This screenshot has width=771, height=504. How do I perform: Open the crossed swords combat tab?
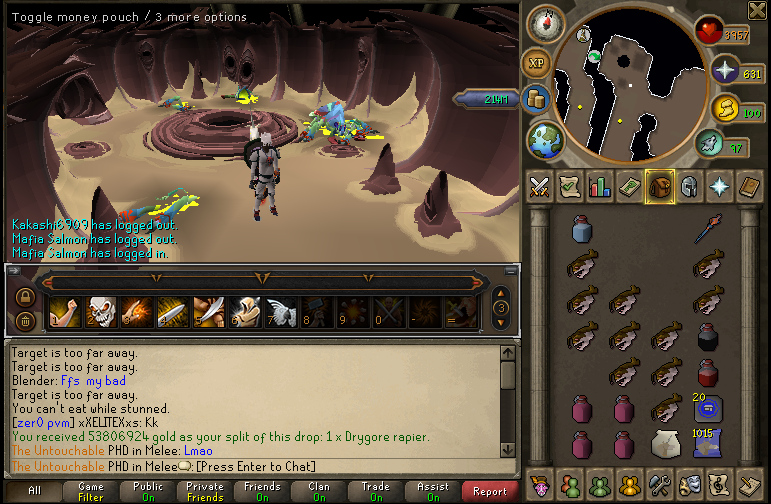[x=540, y=186]
